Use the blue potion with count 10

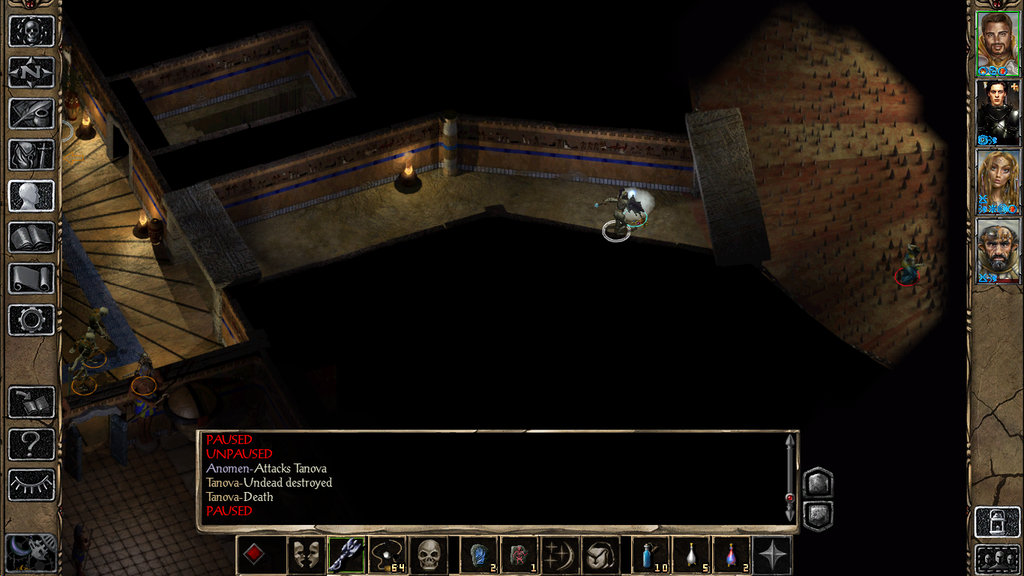point(651,555)
